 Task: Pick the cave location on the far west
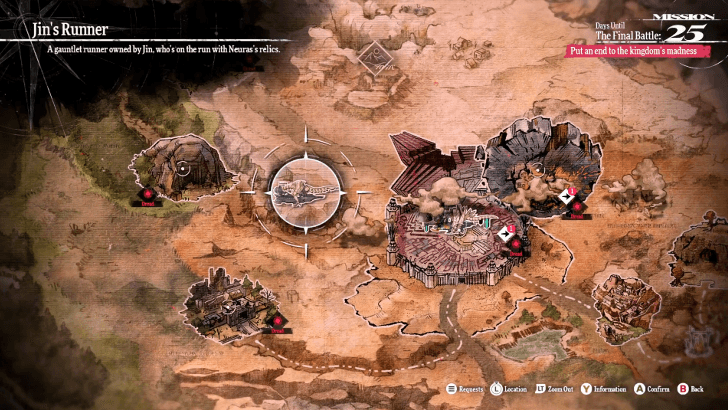tap(180, 167)
